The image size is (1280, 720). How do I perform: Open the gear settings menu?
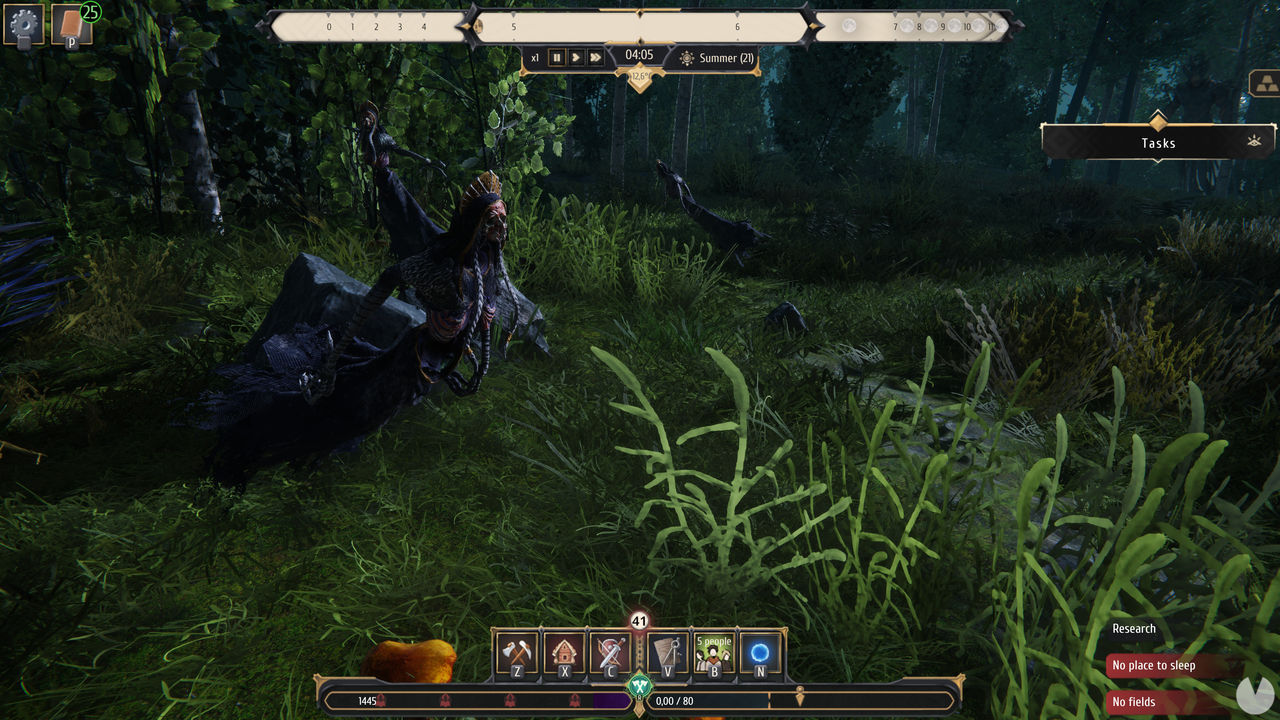click(x=23, y=24)
